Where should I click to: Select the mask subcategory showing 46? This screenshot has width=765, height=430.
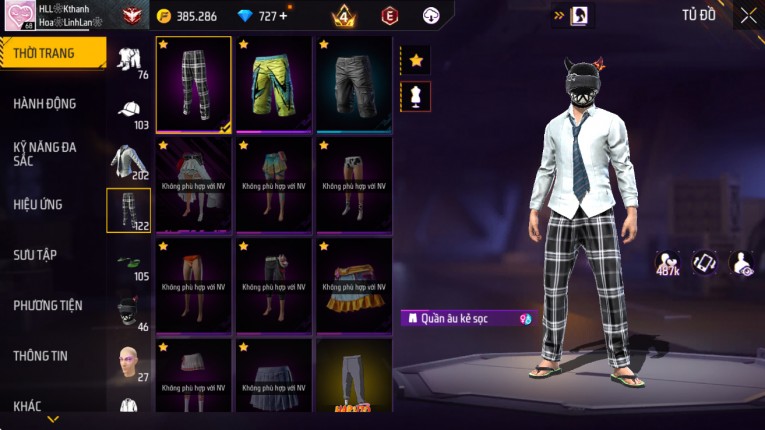[129, 313]
